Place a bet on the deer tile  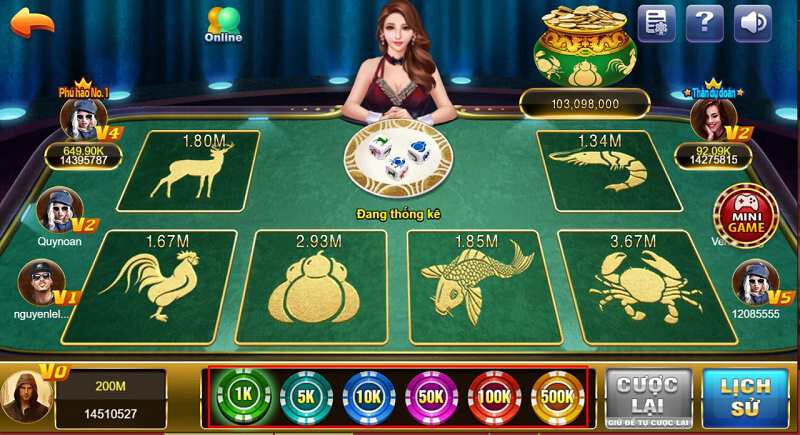click(x=189, y=169)
